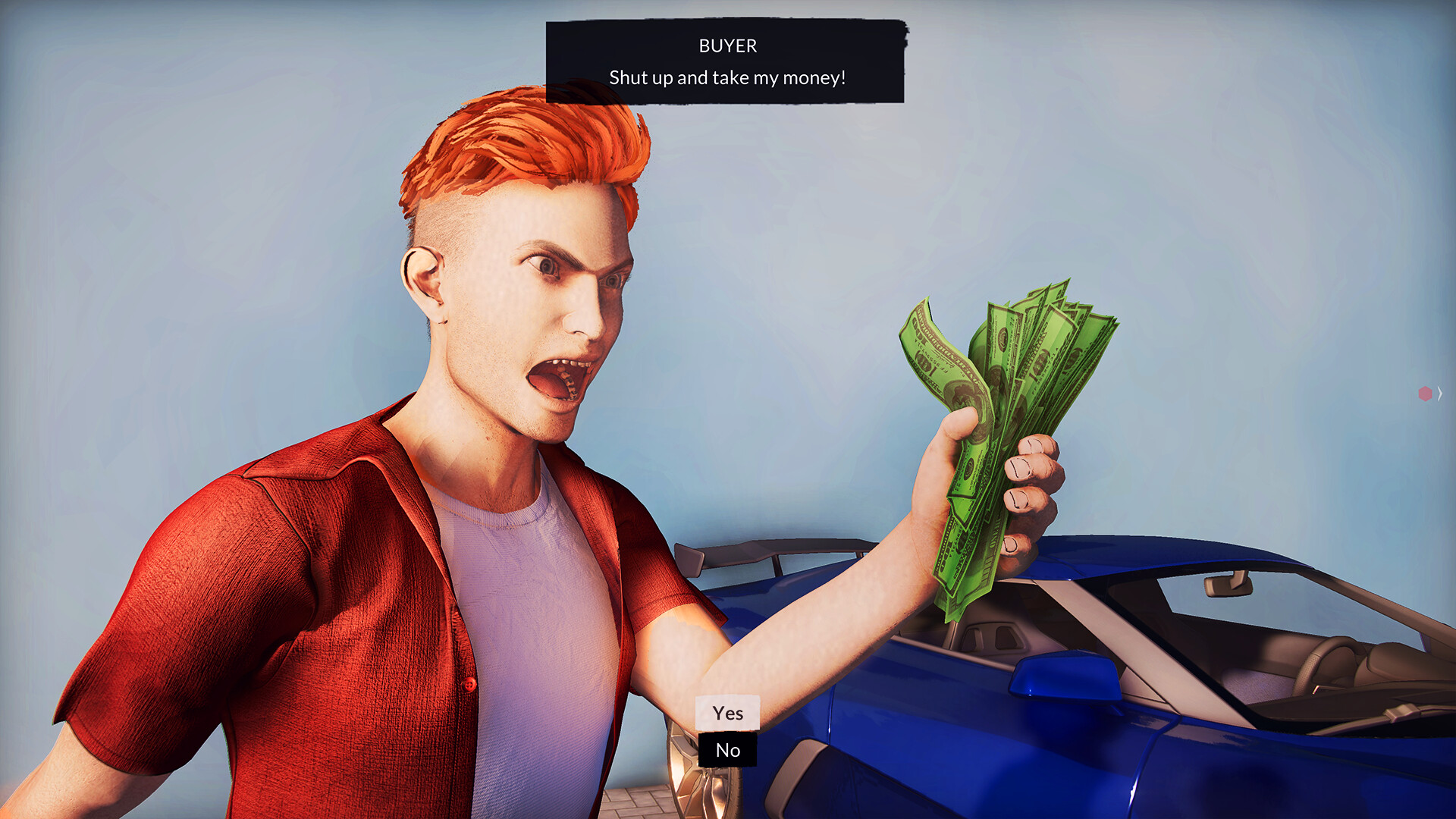Choose the highlighted Yes option

coord(727,713)
